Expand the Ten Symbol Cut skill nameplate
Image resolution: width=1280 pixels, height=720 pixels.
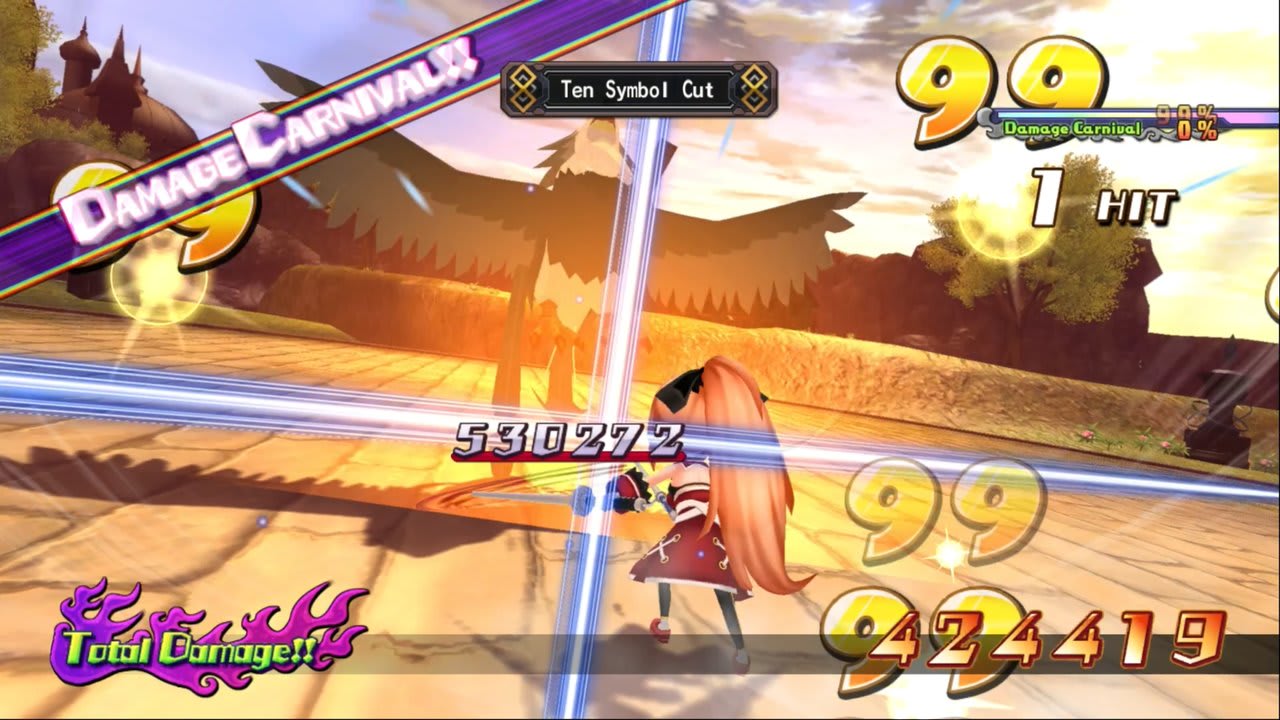tap(636, 89)
